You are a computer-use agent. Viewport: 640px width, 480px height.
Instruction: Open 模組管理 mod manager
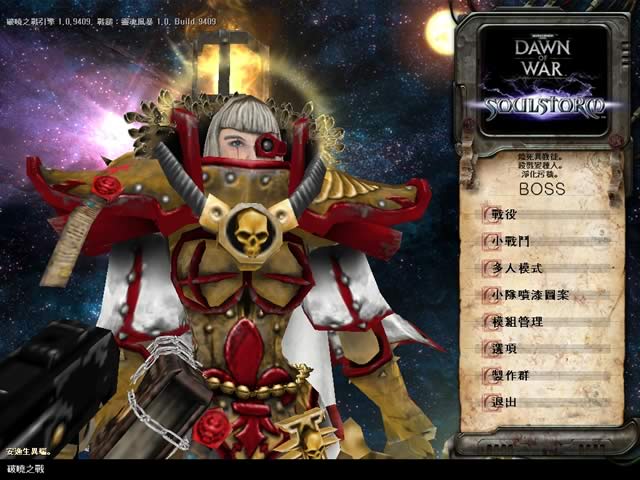point(517,322)
